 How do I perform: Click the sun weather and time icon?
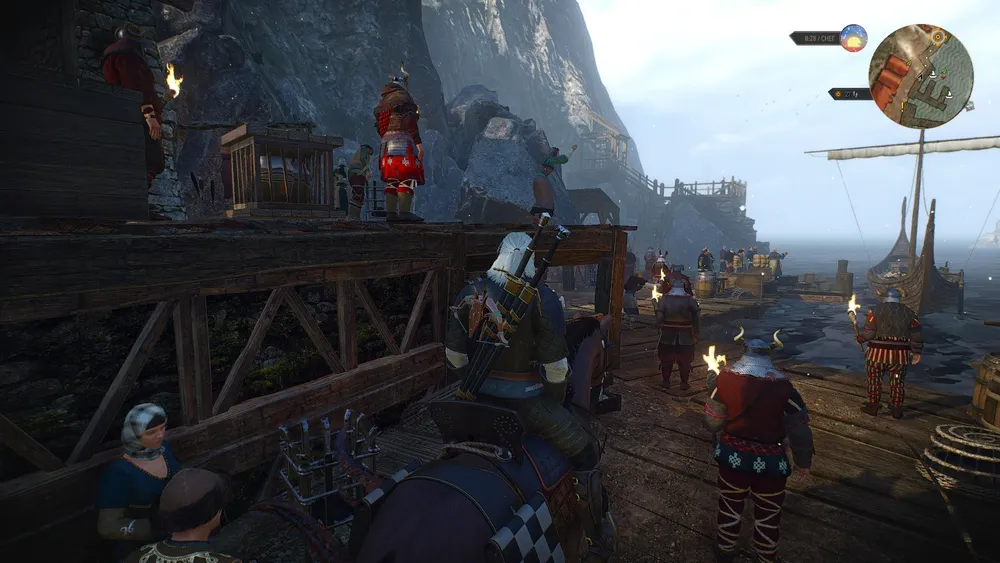click(853, 38)
